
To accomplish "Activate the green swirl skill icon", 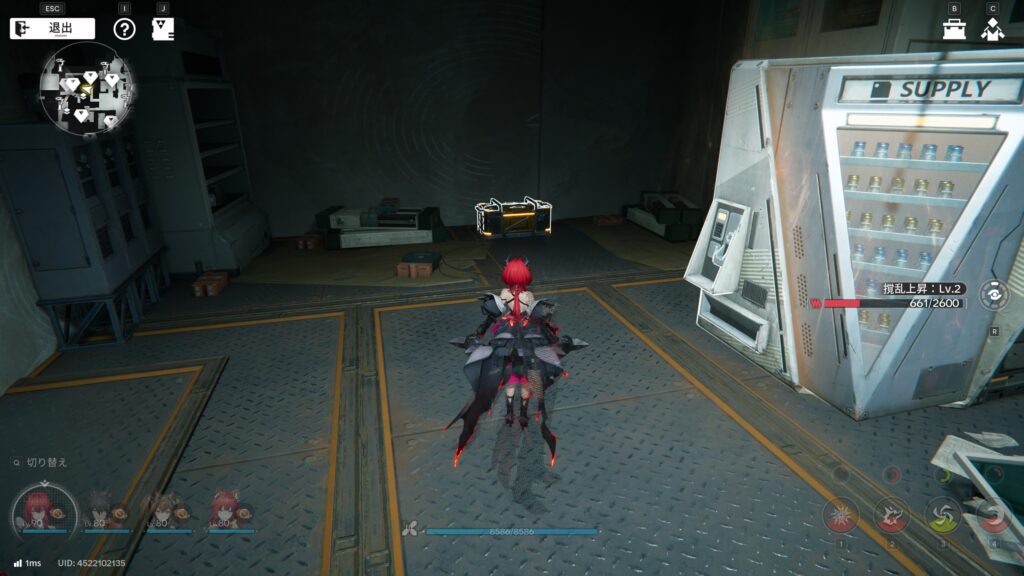I will (x=943, y=515).
